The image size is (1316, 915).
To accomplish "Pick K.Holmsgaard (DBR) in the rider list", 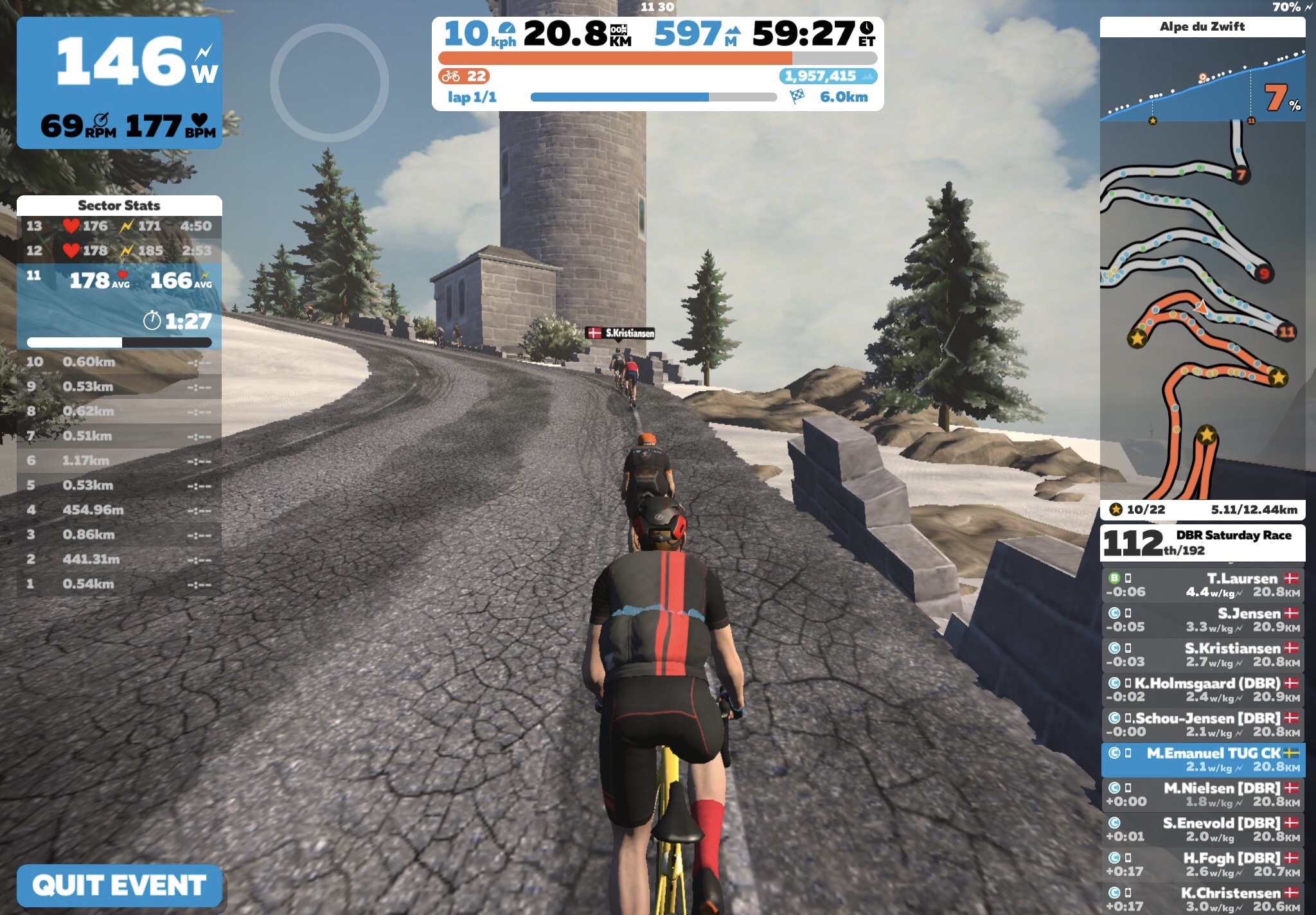I will coord(1202,689).
